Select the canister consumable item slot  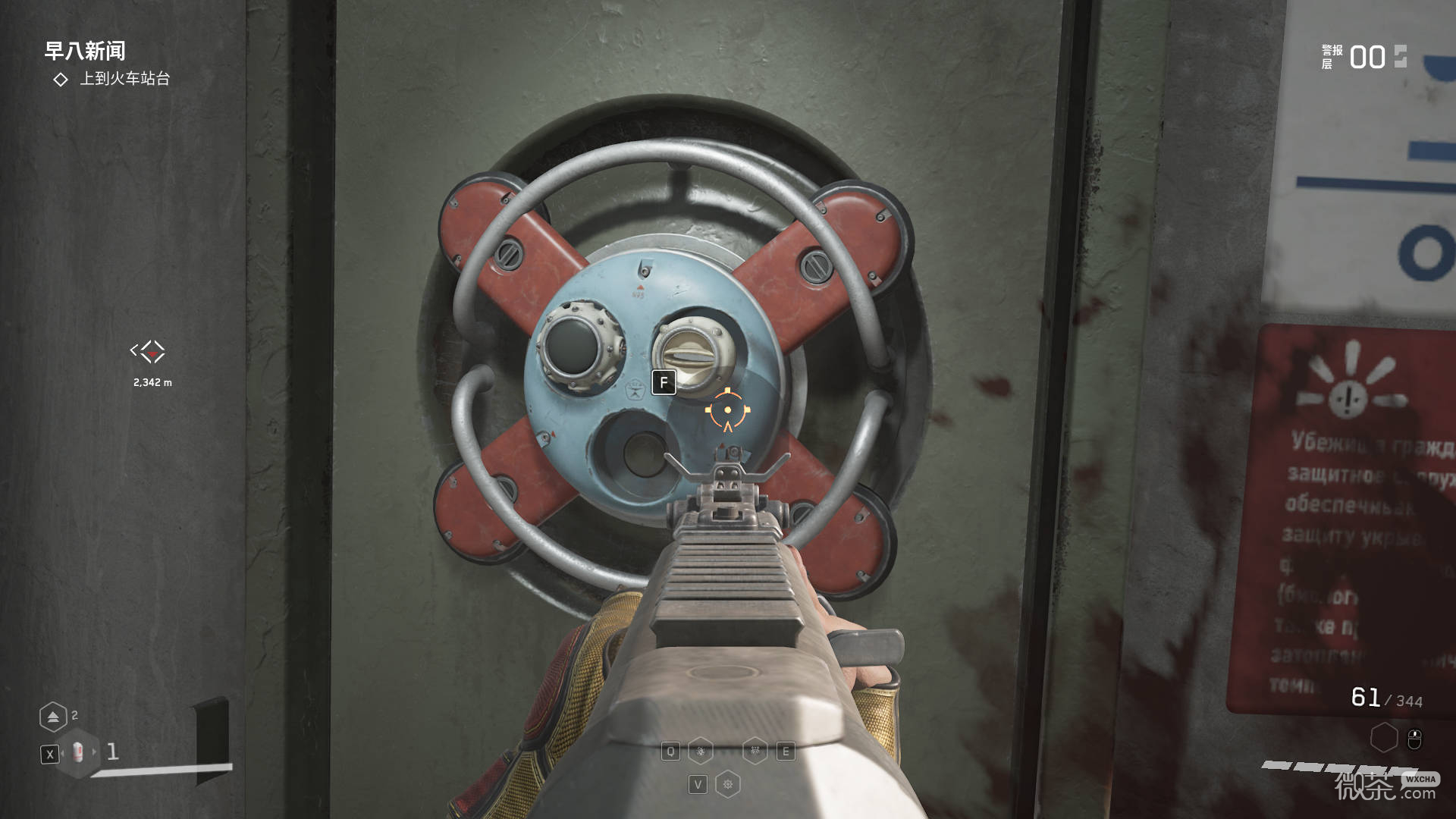77,752
